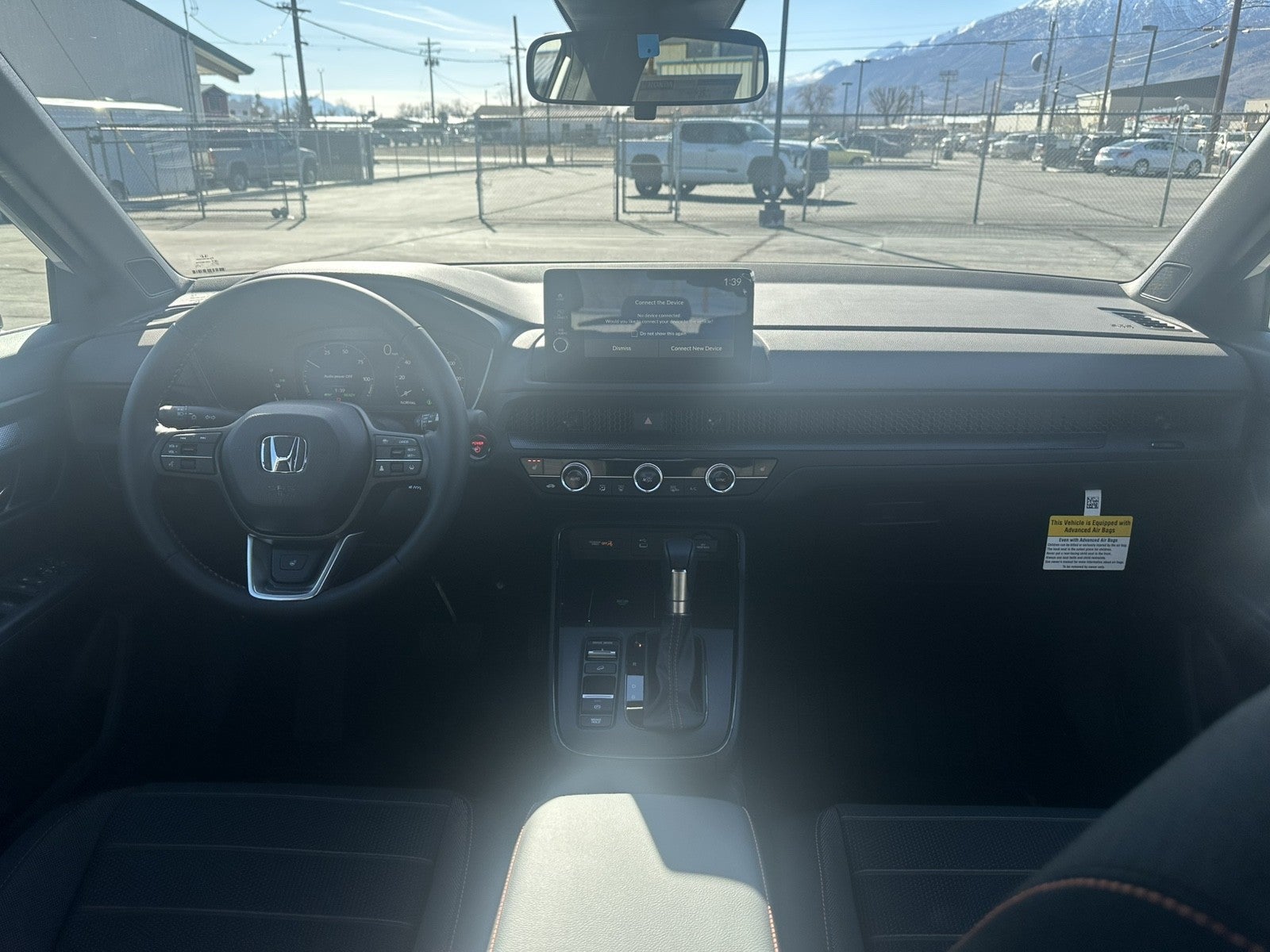
Task: Tap the Dismiss button on the dialog
Action: pyautogui.click(x=622, y=348)
